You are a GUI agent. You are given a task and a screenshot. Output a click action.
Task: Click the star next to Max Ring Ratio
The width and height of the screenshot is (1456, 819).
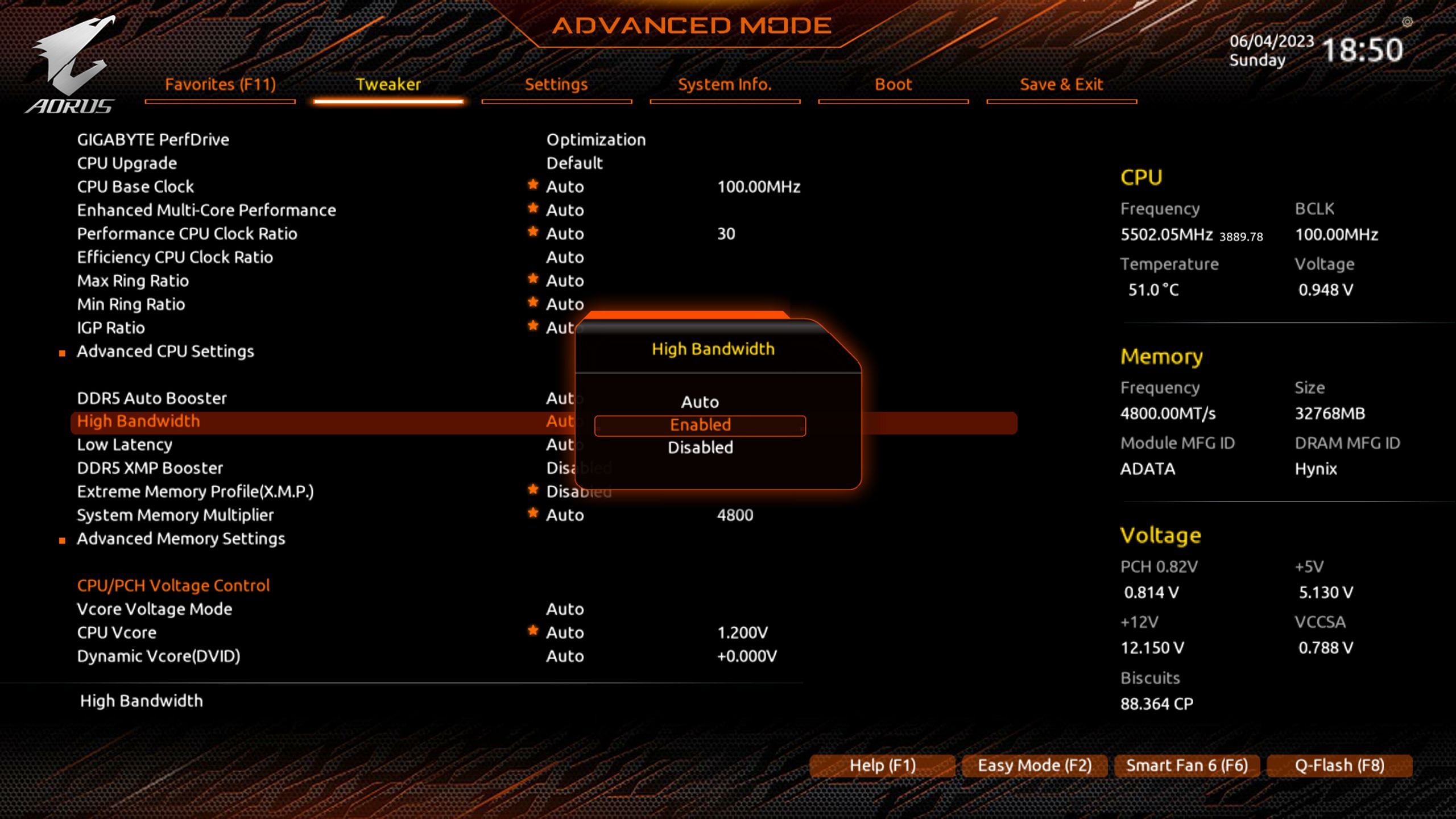(533, 279)
